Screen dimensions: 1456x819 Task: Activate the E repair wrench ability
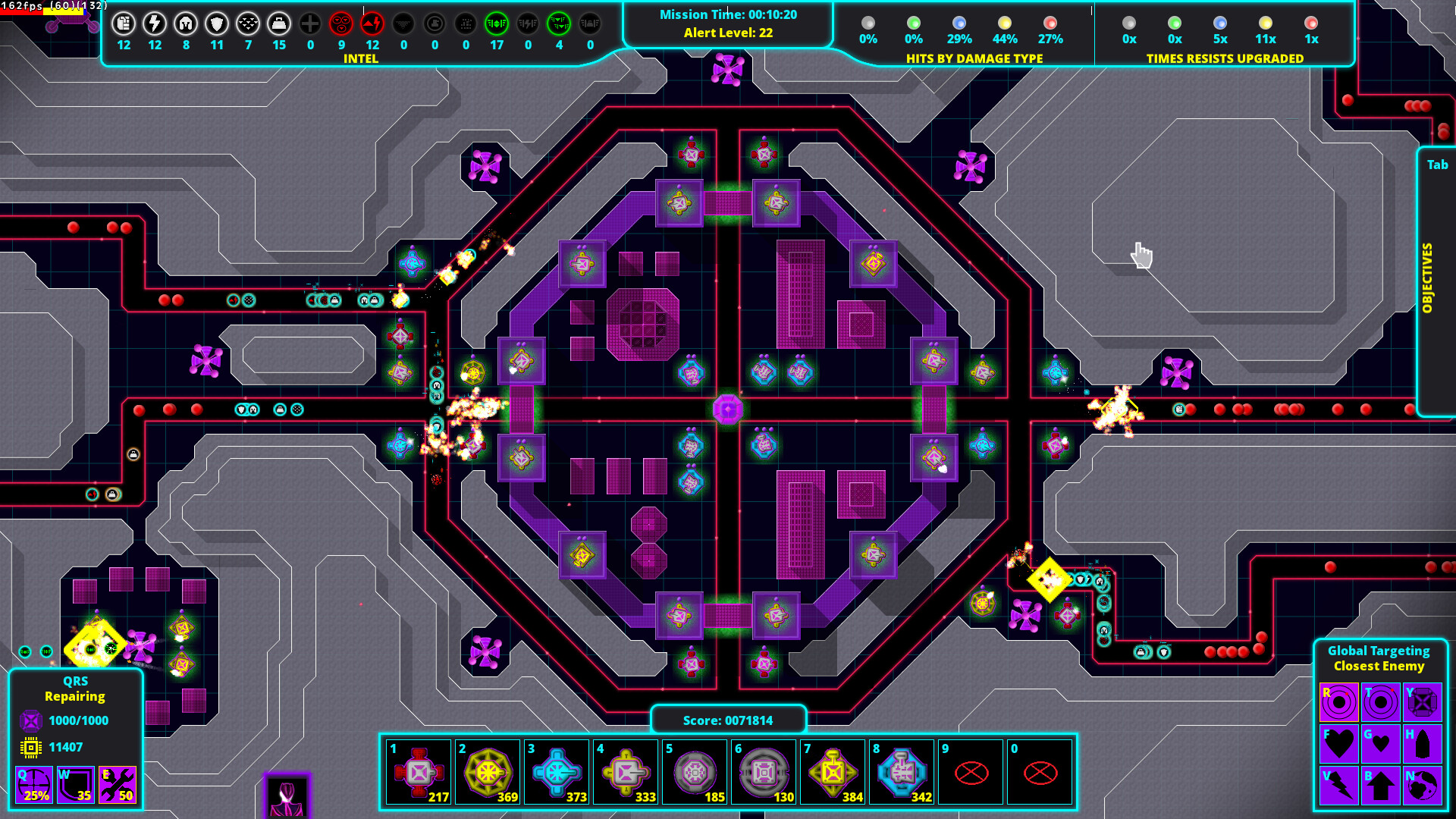point(118,785)
